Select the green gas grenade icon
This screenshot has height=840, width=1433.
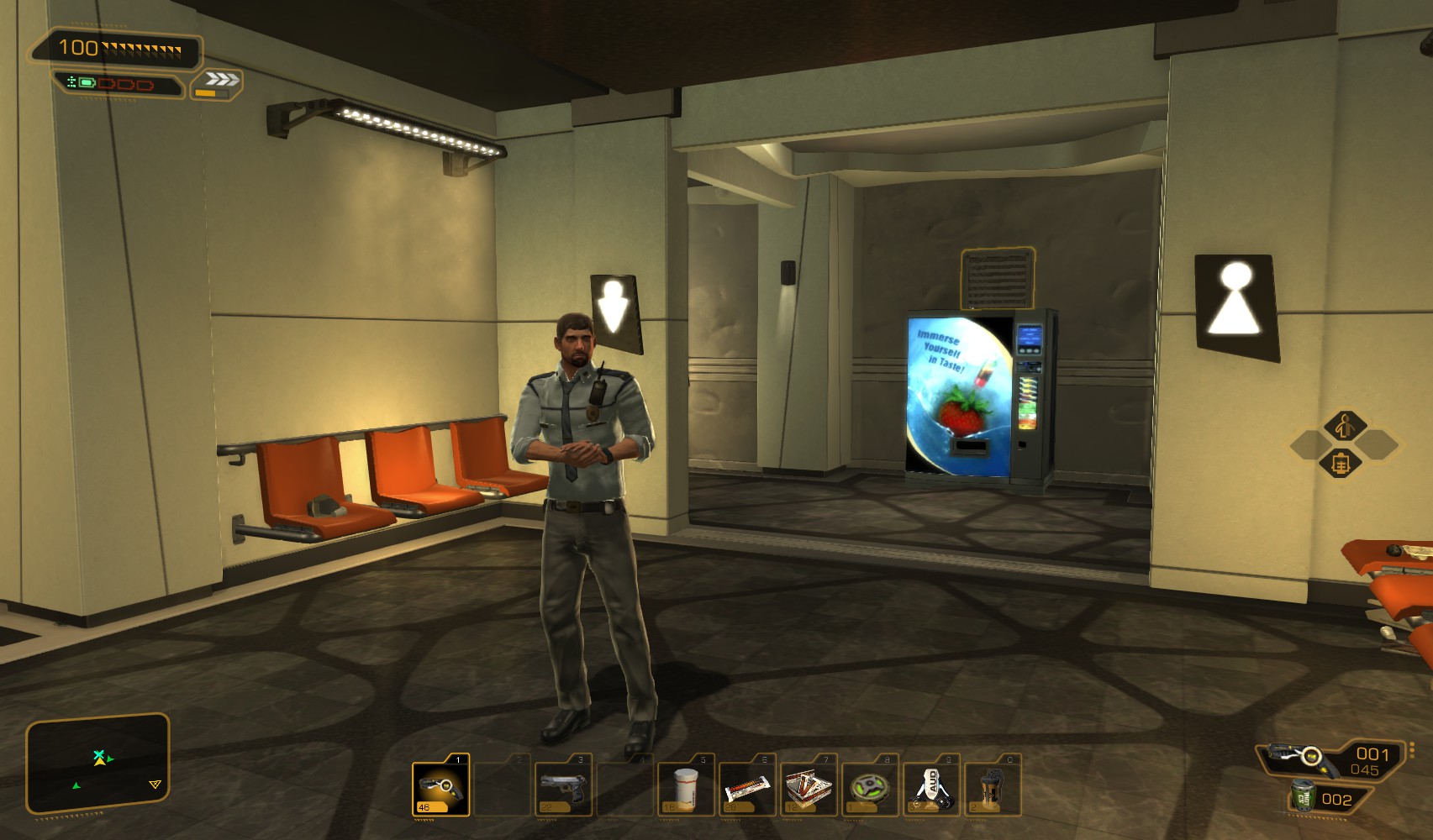click(x=1304, y=797)
